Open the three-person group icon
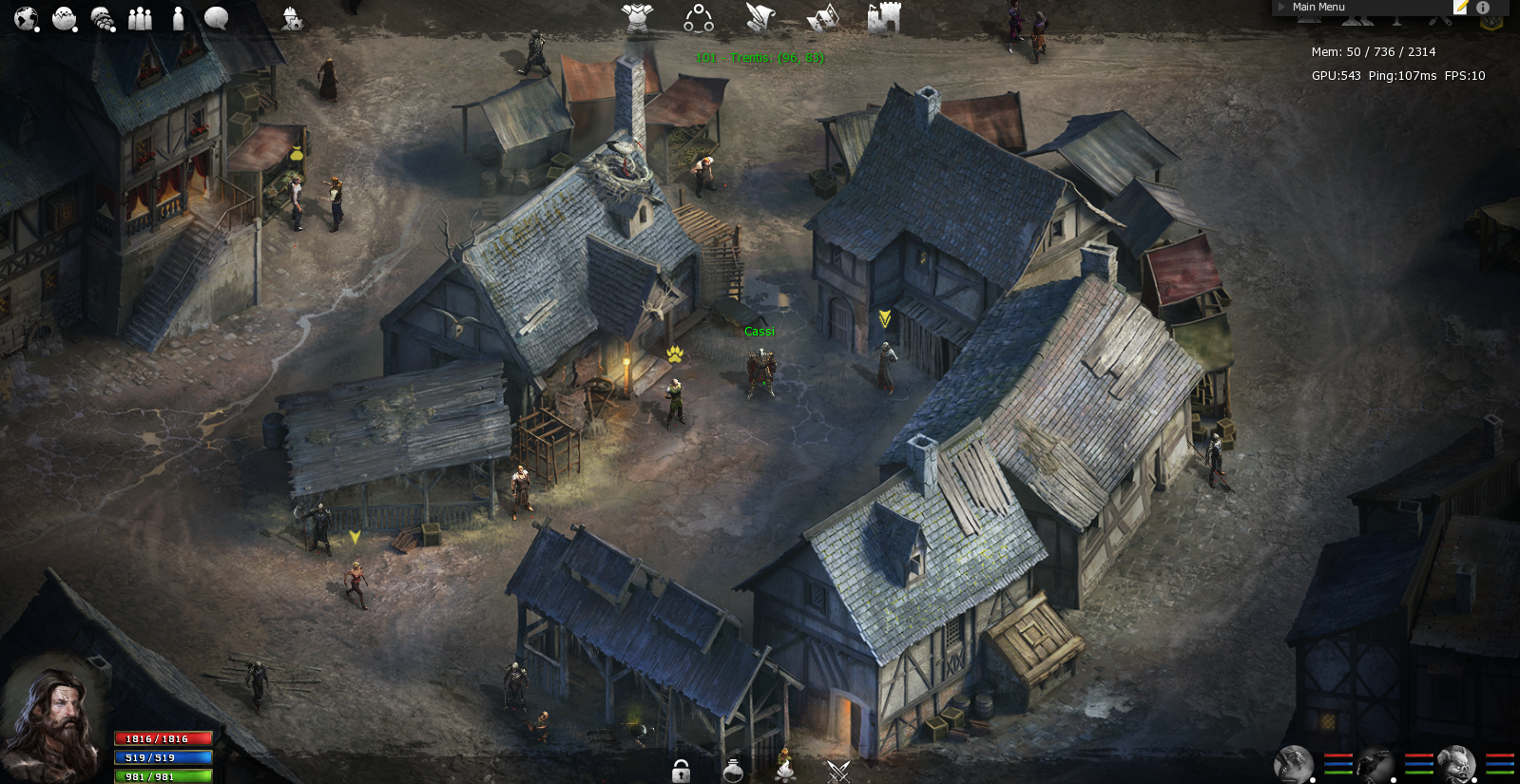The width and height of the screenshot is (1520, 784). [x=140, y=18]
